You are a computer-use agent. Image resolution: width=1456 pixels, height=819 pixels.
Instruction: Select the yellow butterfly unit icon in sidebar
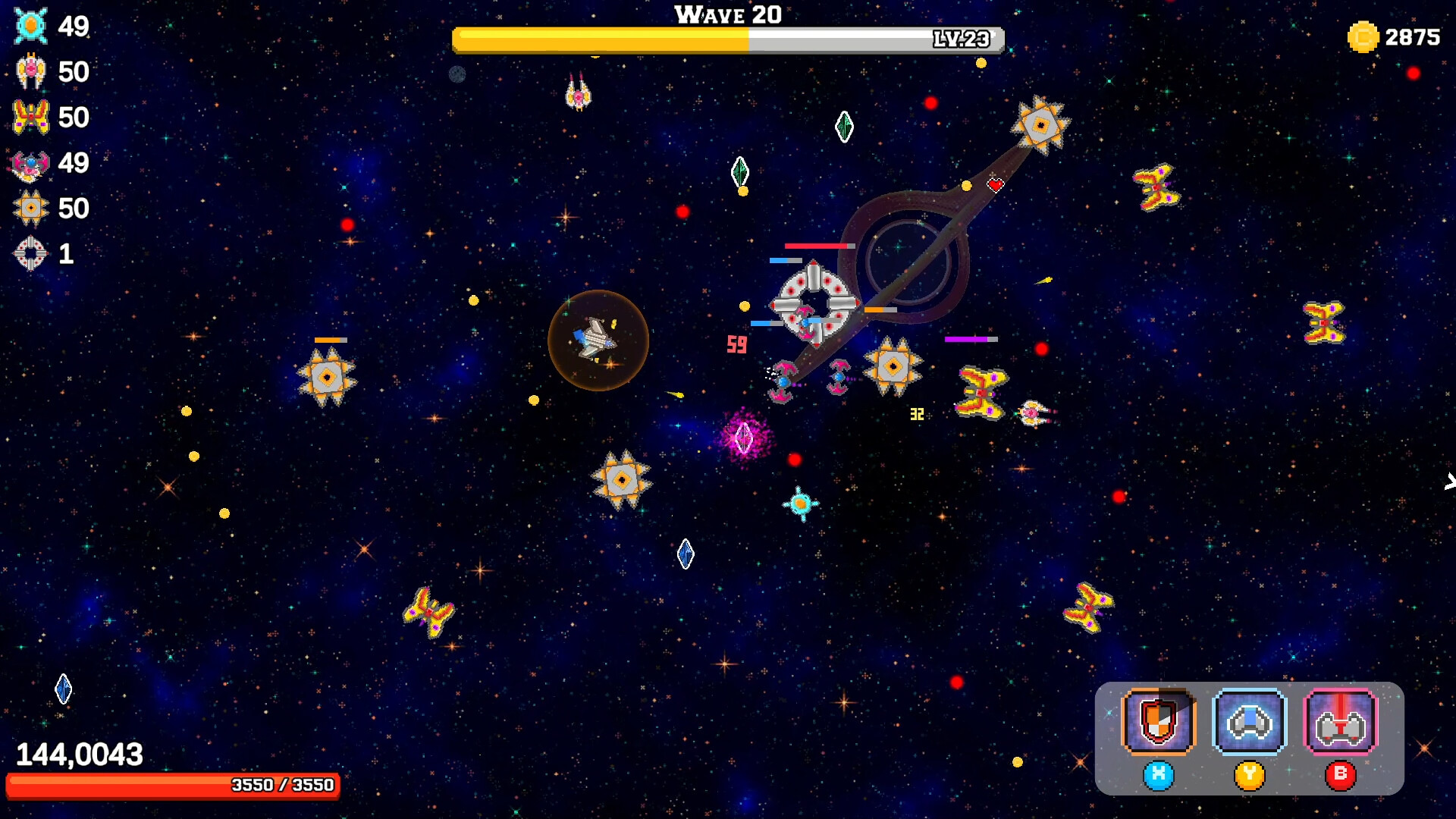31,117
